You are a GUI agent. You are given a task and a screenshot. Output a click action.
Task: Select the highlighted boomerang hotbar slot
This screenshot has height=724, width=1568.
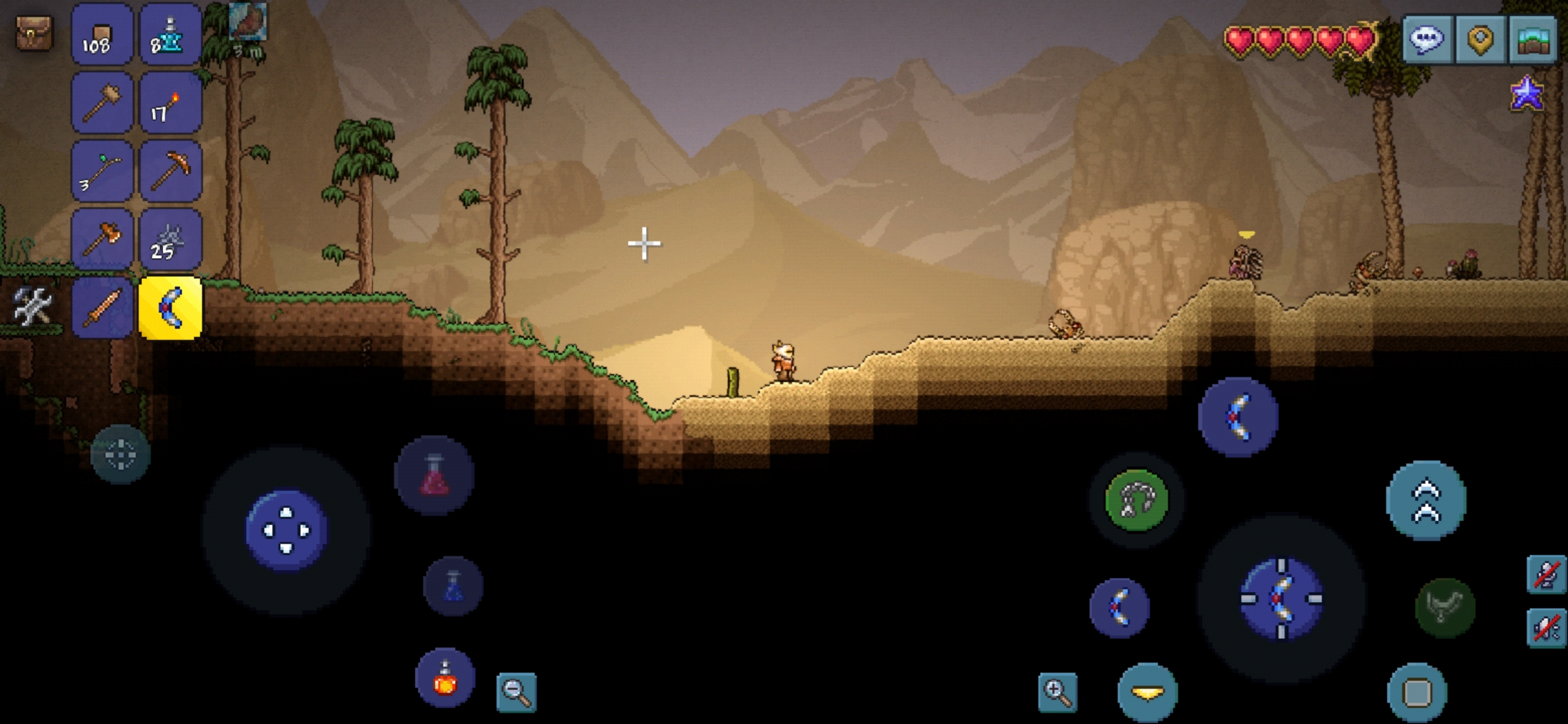[x=170, y=308]
